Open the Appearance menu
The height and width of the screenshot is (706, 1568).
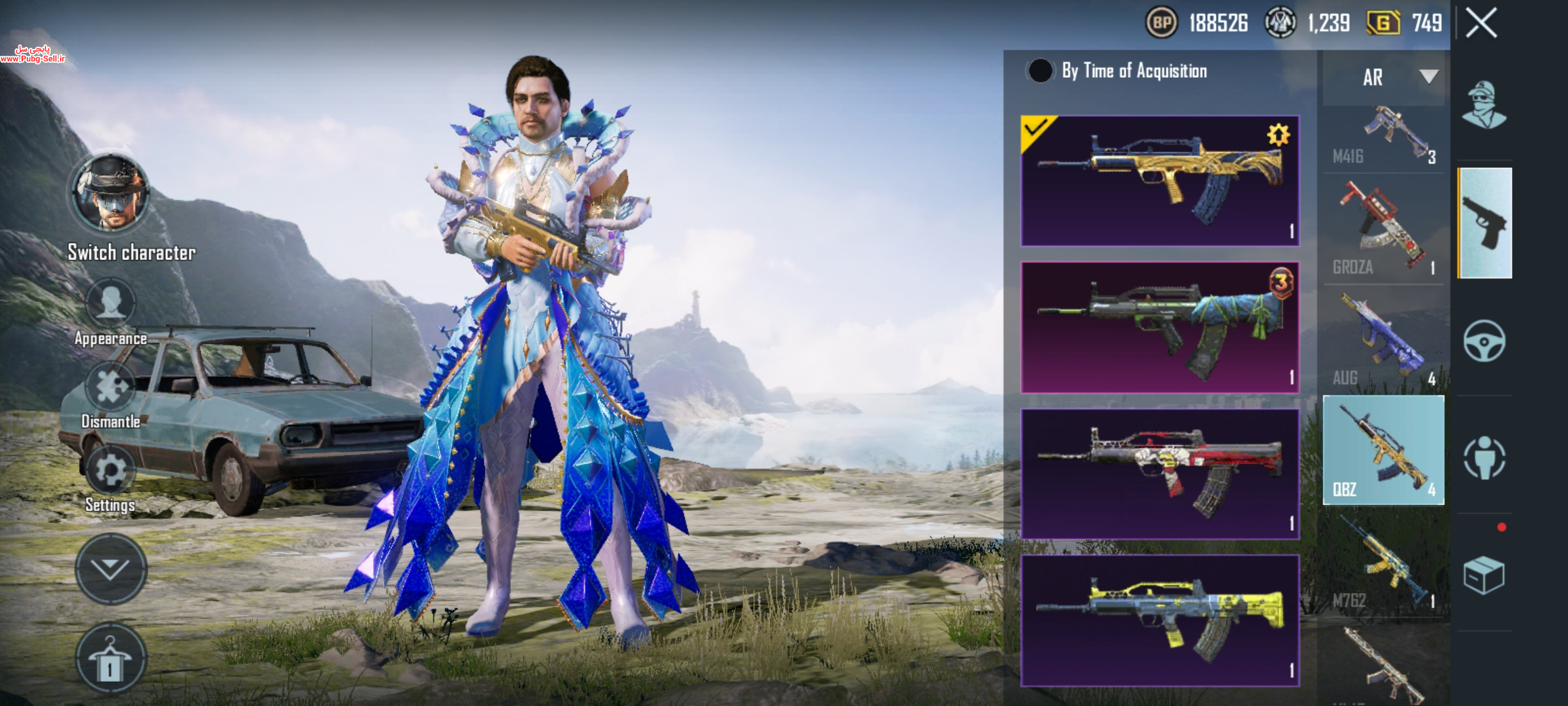click(110, 306)
